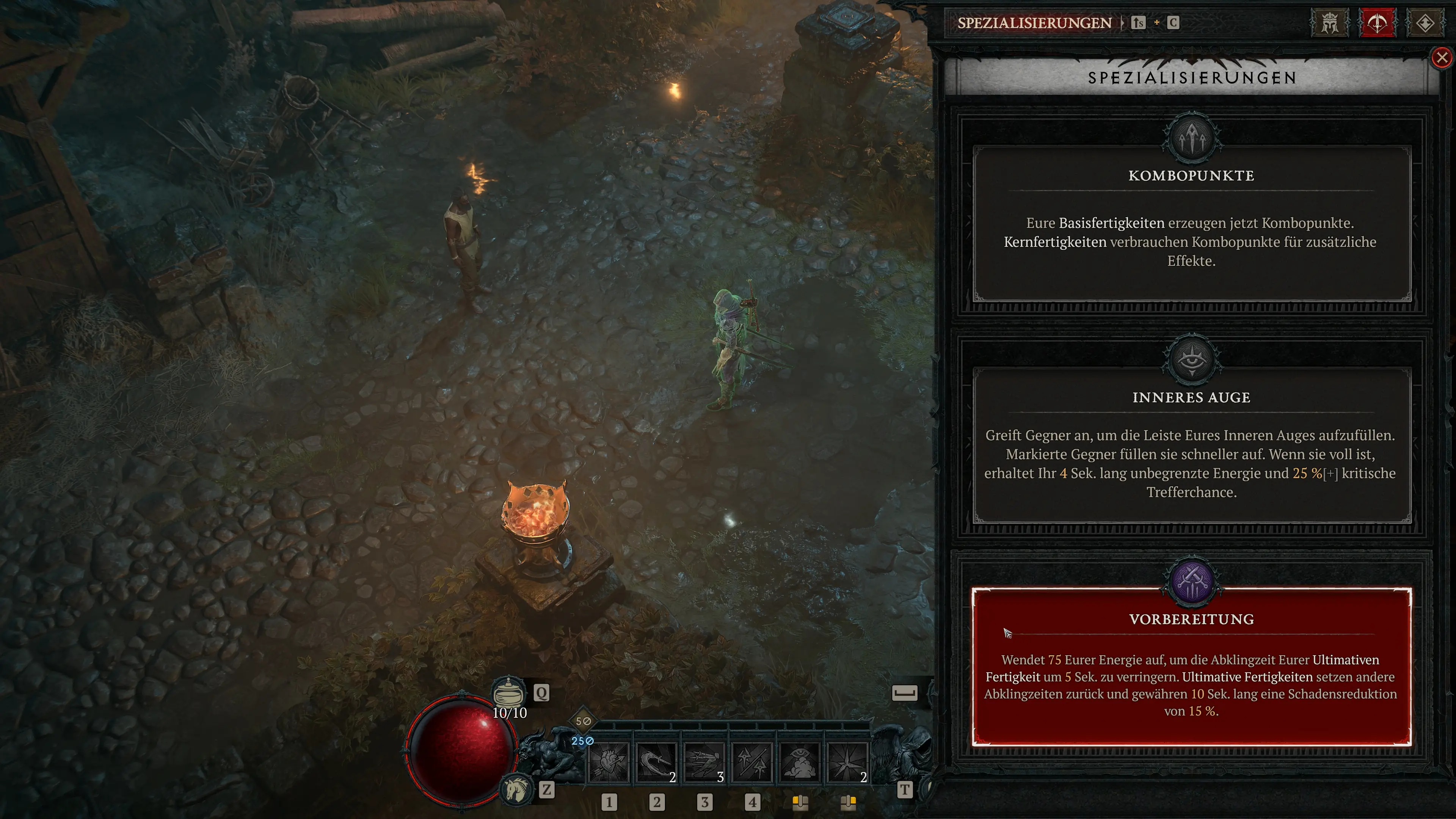Use the healing potion flask
The width and height of the screenshot is (1456, 819).
coord(509,692)
